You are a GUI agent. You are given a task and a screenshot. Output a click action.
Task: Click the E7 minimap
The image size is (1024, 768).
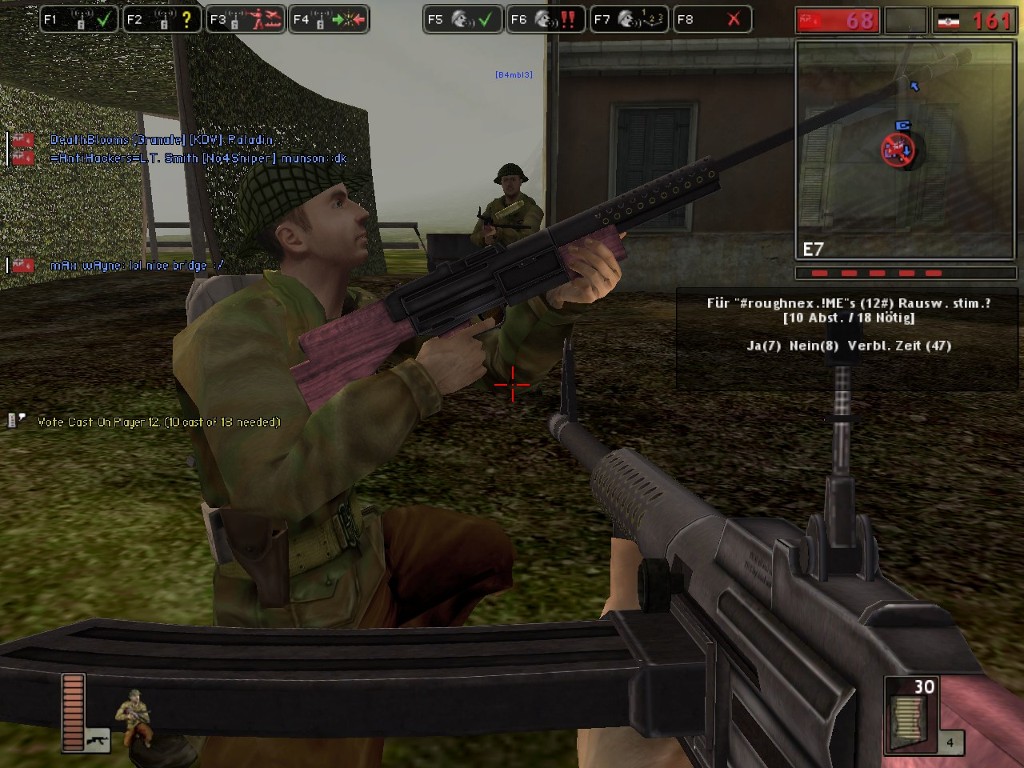click(x=905, y=150)
